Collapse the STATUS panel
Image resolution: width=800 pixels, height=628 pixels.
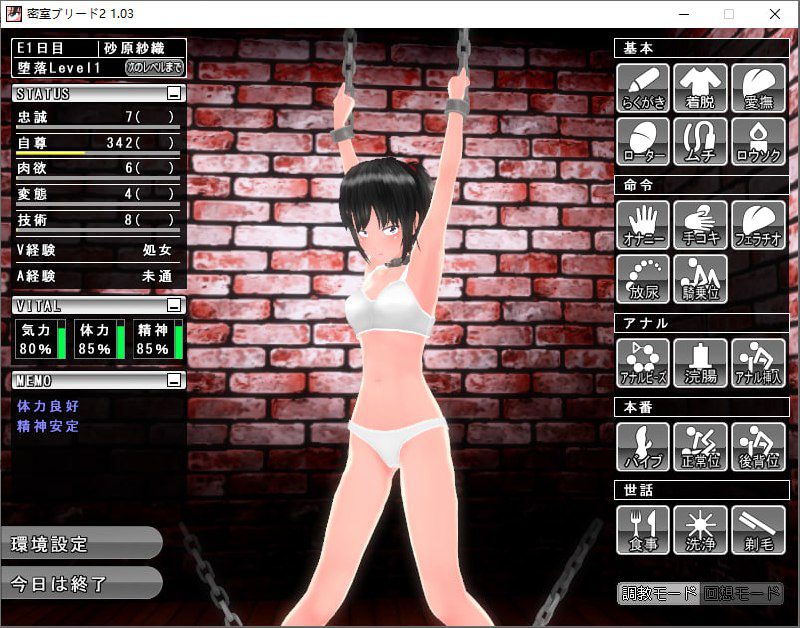coord(174,94)
